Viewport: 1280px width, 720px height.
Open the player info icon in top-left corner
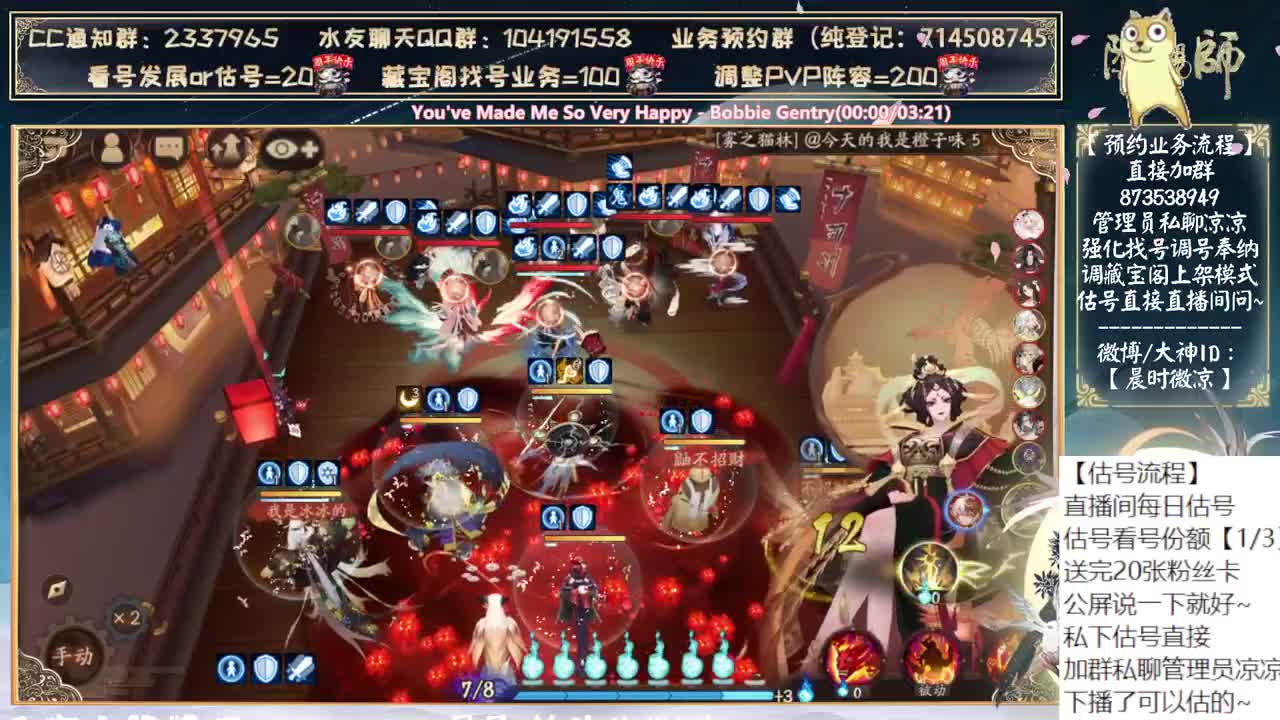pos(112,148)
